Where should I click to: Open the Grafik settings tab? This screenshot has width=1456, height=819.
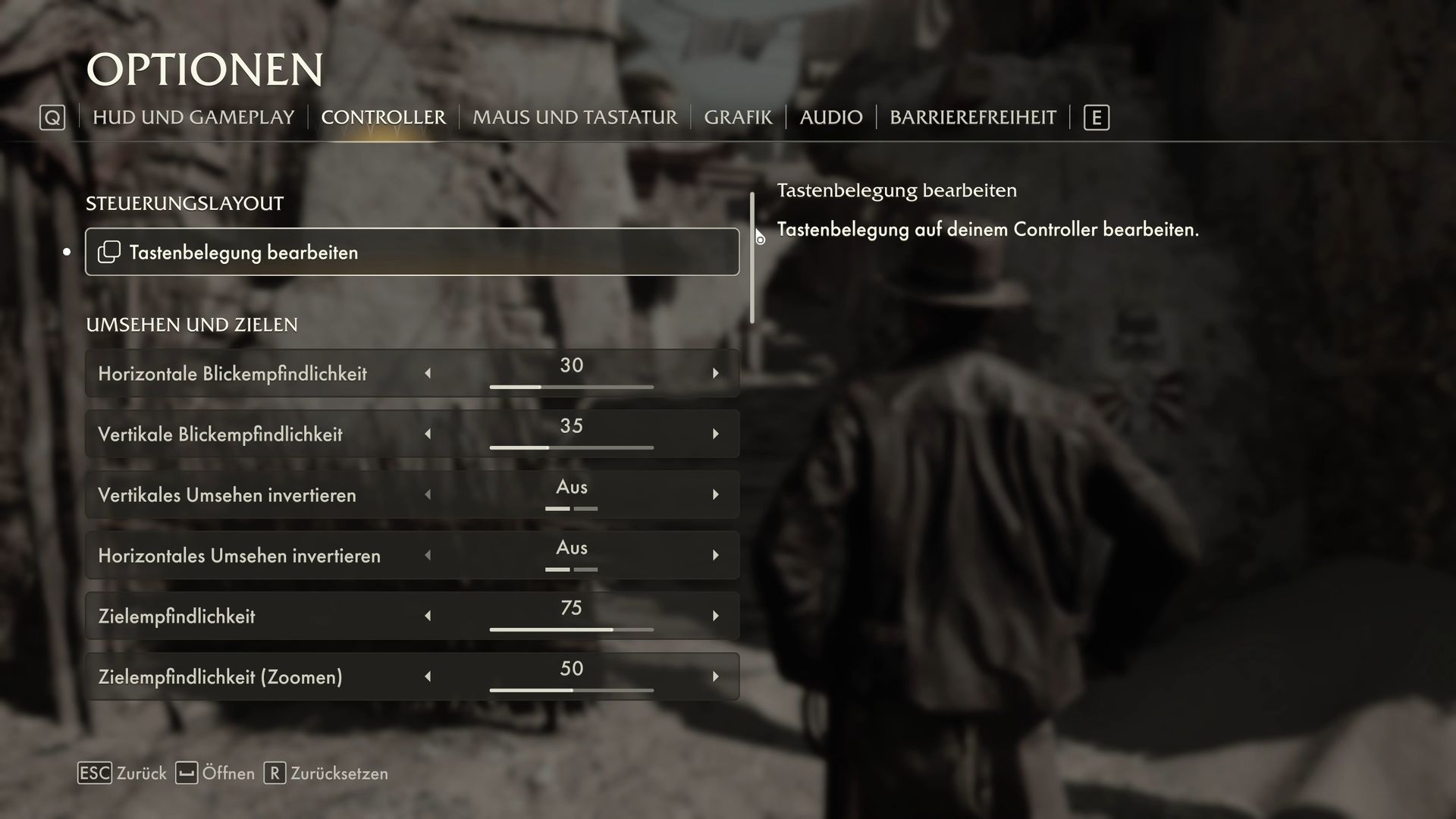pos(738,118)
